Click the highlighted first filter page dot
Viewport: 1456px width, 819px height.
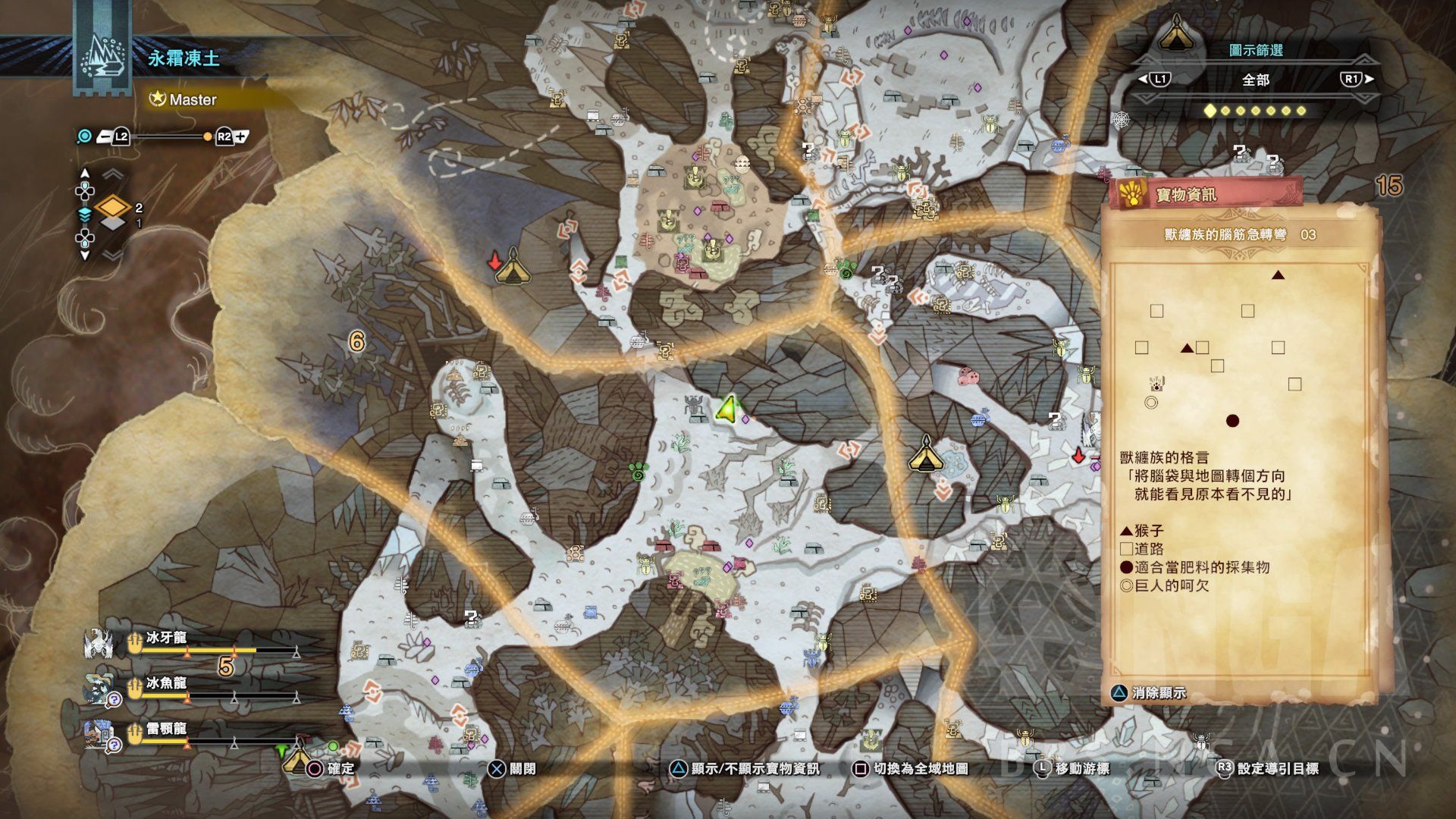[x=1210, y=111]
